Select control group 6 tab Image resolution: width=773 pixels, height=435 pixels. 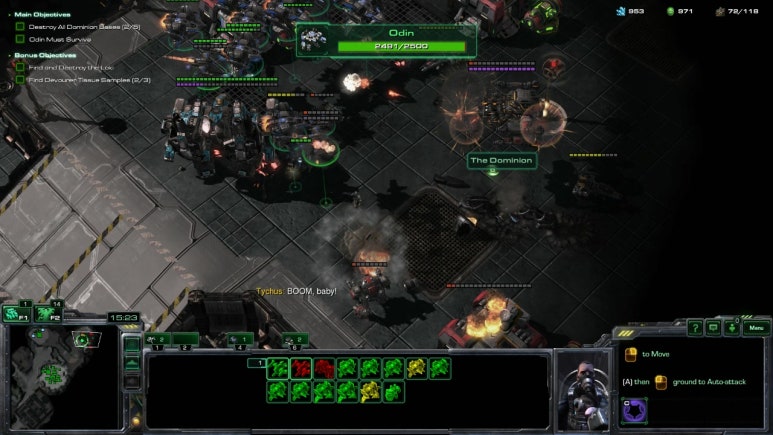pyautogui.click(x=295, y=340)
